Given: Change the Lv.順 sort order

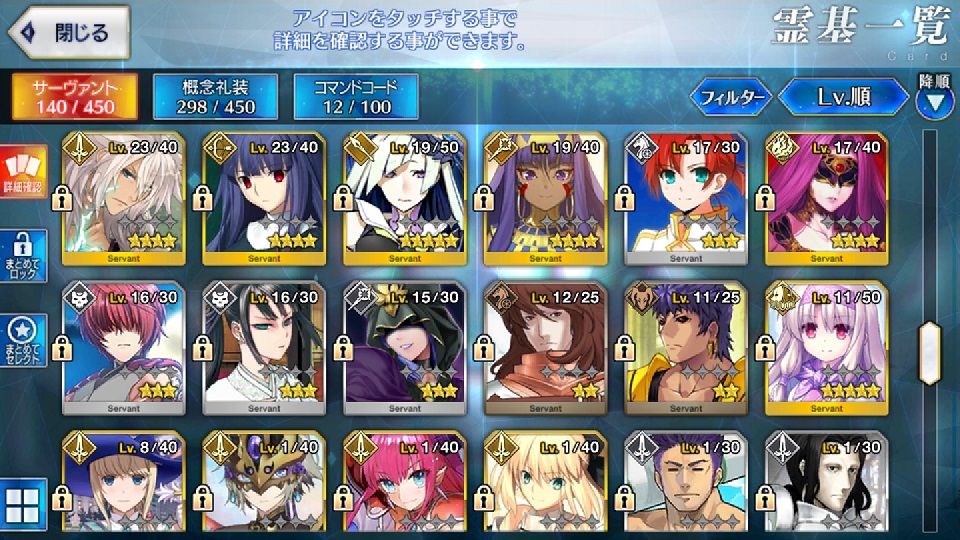Looking at the screenshot, I should click(843, 98).
